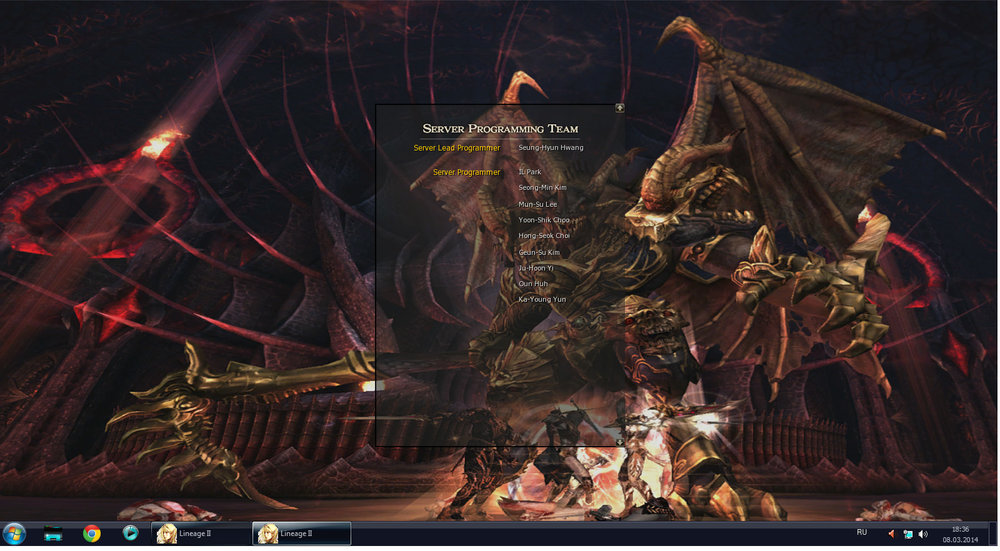Viewport: 1000px width, 551px height.
Task: Click the credits panel's scroll-down arrow
Action: coord(620,441)
